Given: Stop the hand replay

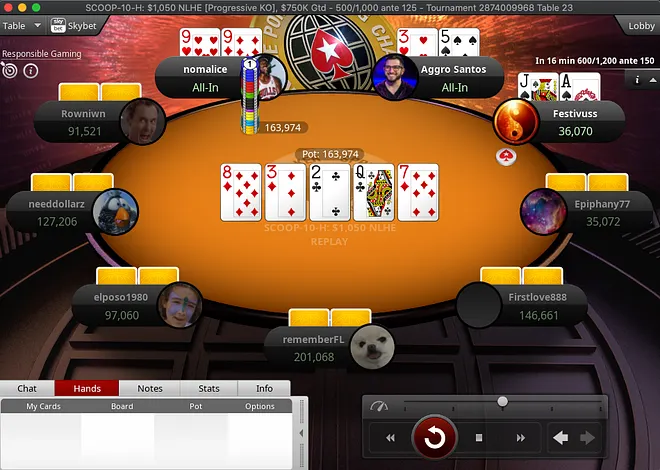Looking at the screenshot, I should [479, 438].
